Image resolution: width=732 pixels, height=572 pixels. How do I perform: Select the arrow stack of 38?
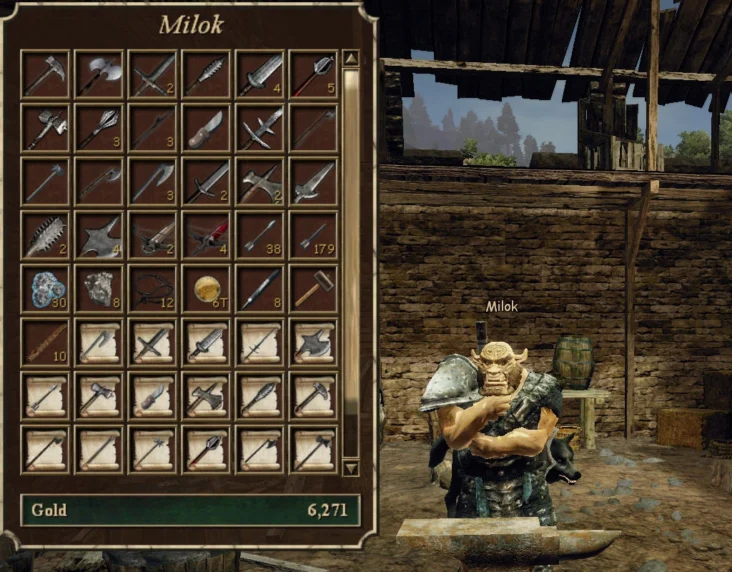pos(261,236)
